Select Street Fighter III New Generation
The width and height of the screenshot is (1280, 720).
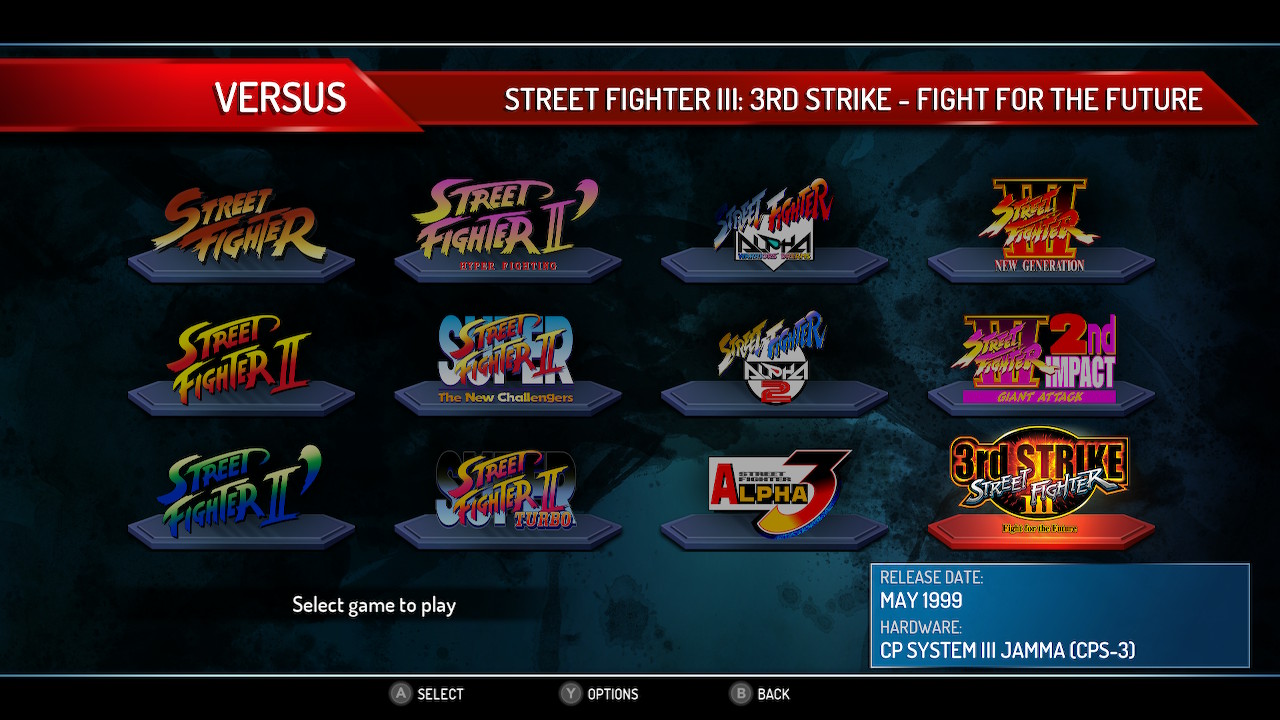click(x=1040, y=226)
